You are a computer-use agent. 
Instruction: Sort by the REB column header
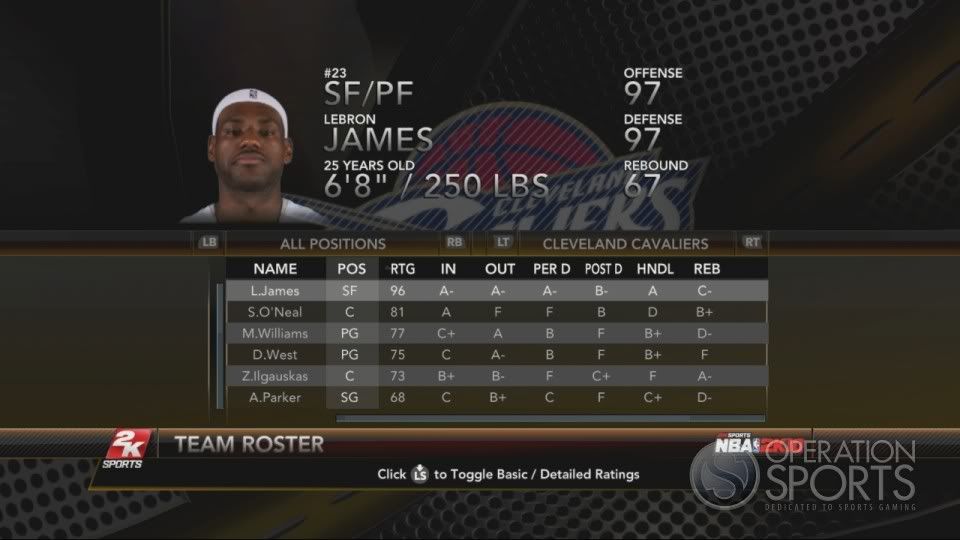[707, 269]
